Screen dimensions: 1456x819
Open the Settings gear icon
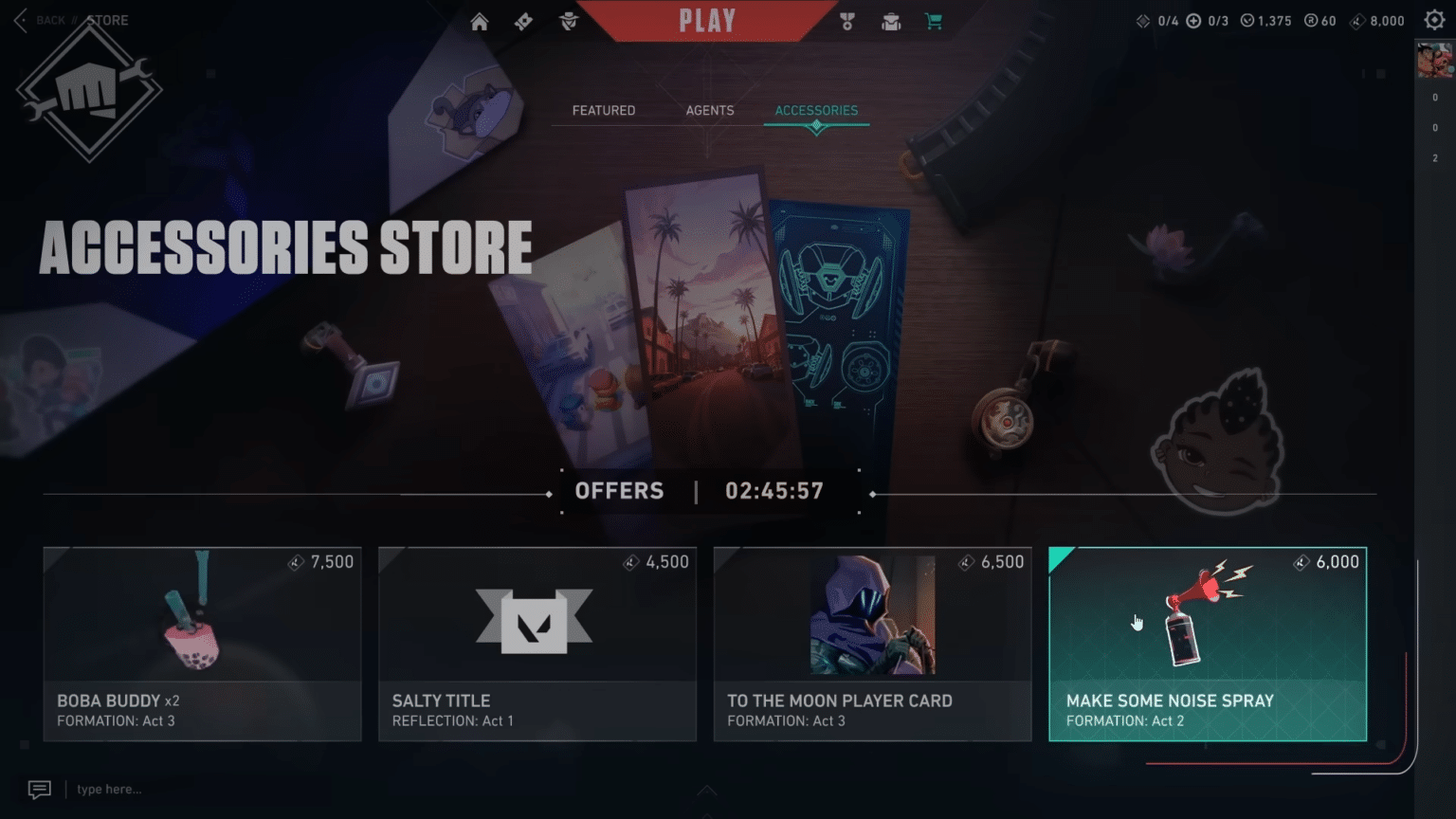1434,19
